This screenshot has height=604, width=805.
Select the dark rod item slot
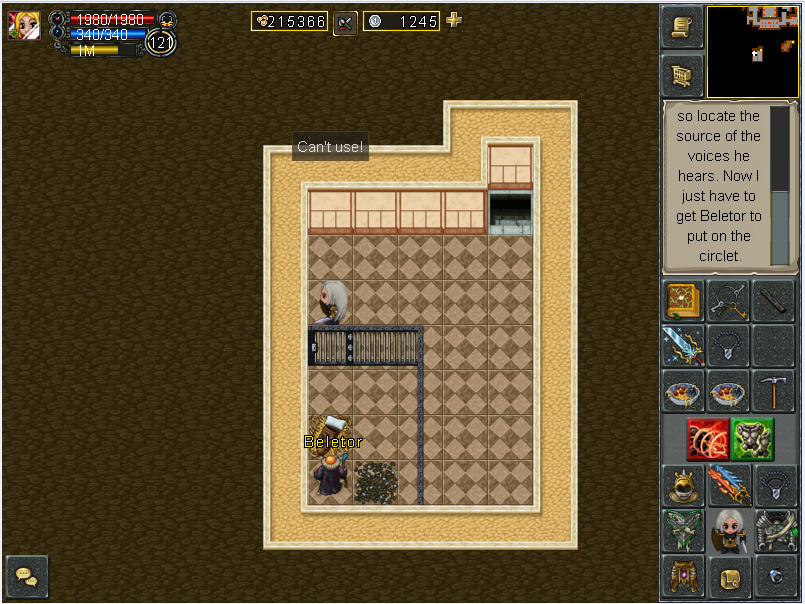pyautogui.click(x=774, y=301)
